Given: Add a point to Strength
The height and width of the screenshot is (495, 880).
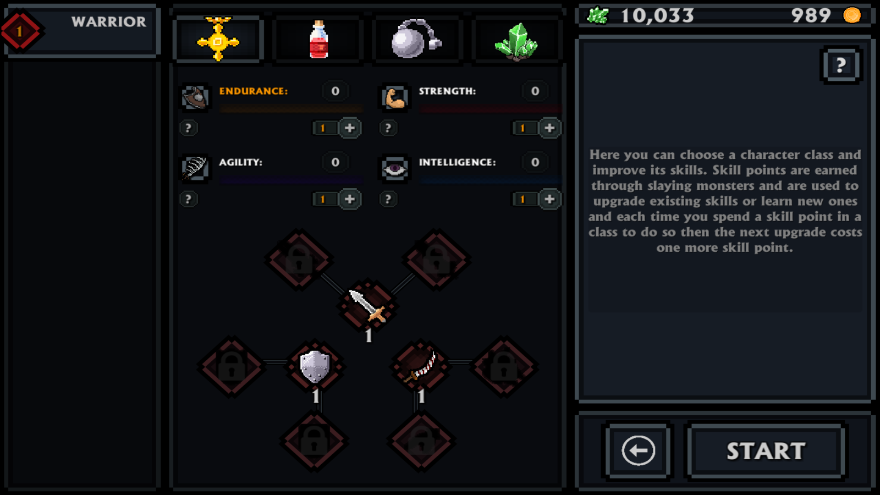Looking at the screenshot, I should pyautogui.click(x=550, y=128).
